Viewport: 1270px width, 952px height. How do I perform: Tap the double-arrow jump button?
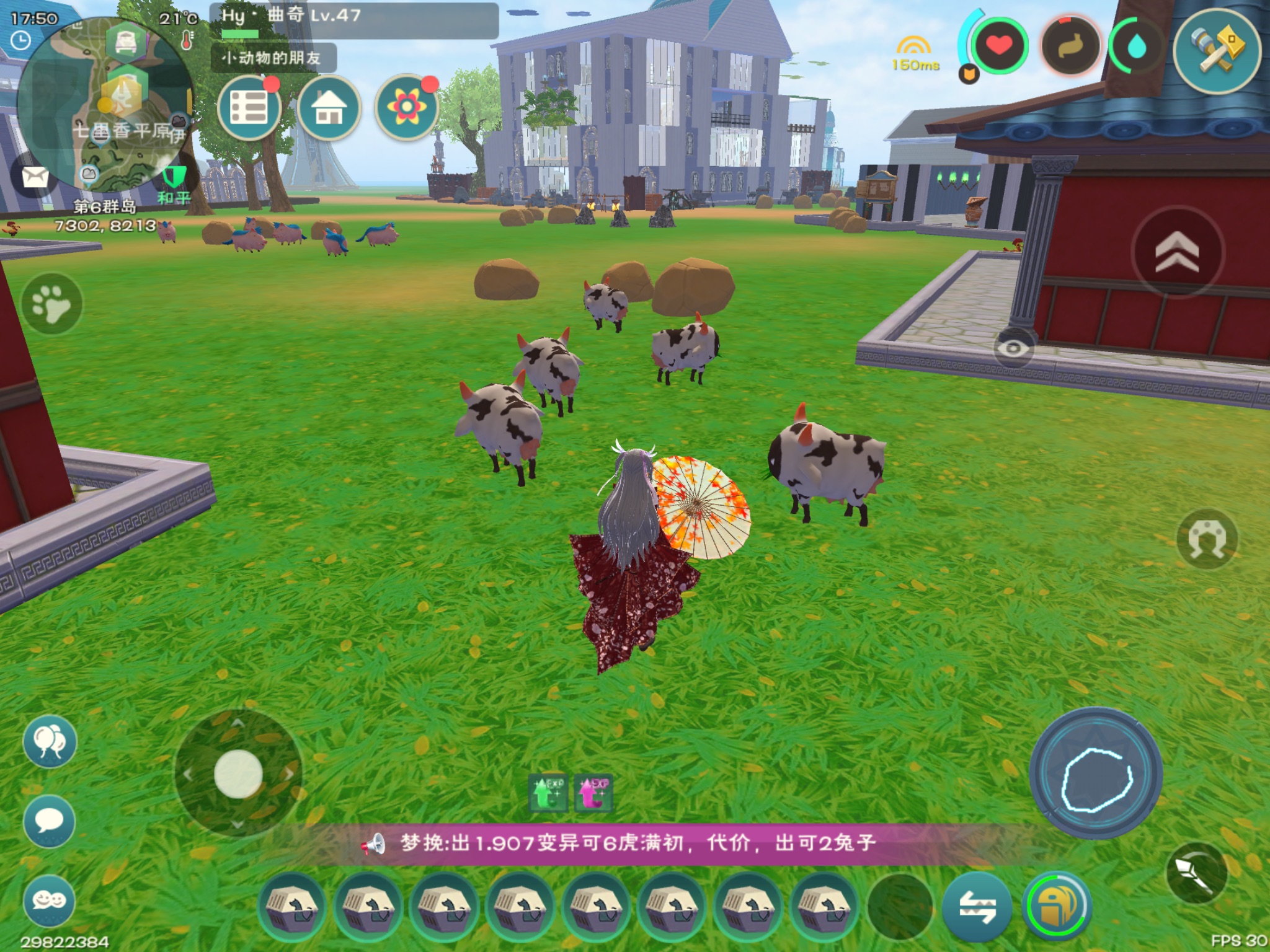click(1177, 253)
